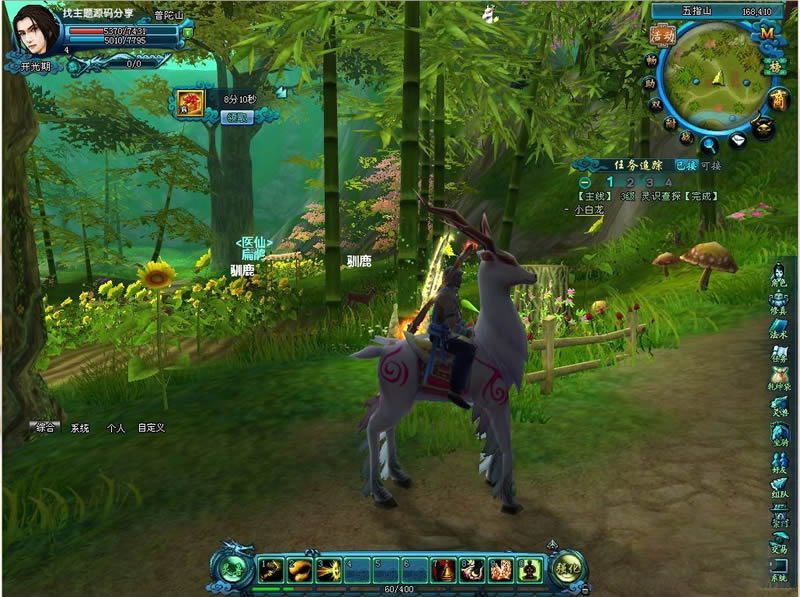Click the player portrait avatar
The width and height of the screenshot is (800, 597).
coord(35,30)
